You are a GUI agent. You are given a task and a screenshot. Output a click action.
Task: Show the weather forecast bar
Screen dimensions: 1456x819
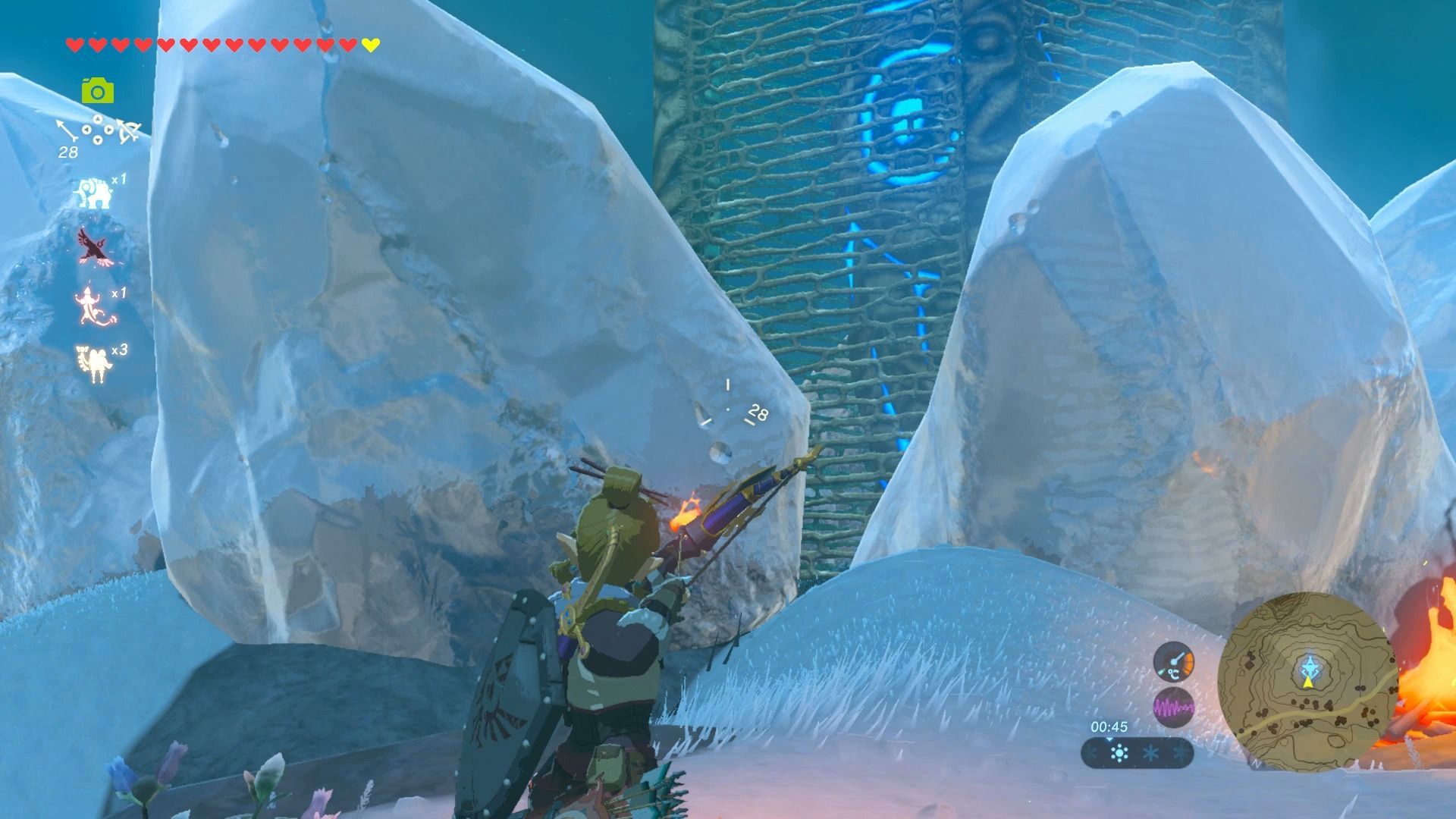[1137, 754]
